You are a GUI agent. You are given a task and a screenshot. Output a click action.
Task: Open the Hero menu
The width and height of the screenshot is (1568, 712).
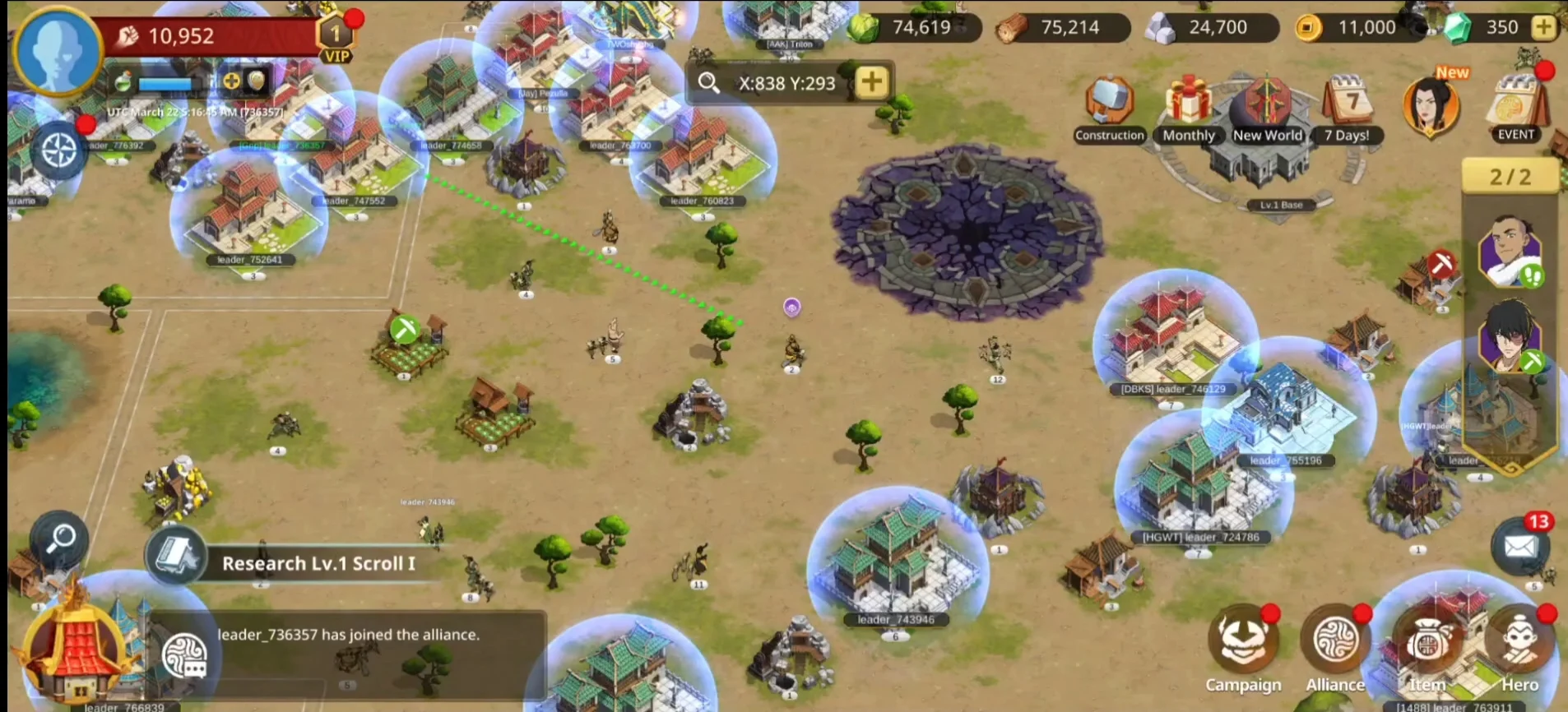pos(1519,651)
